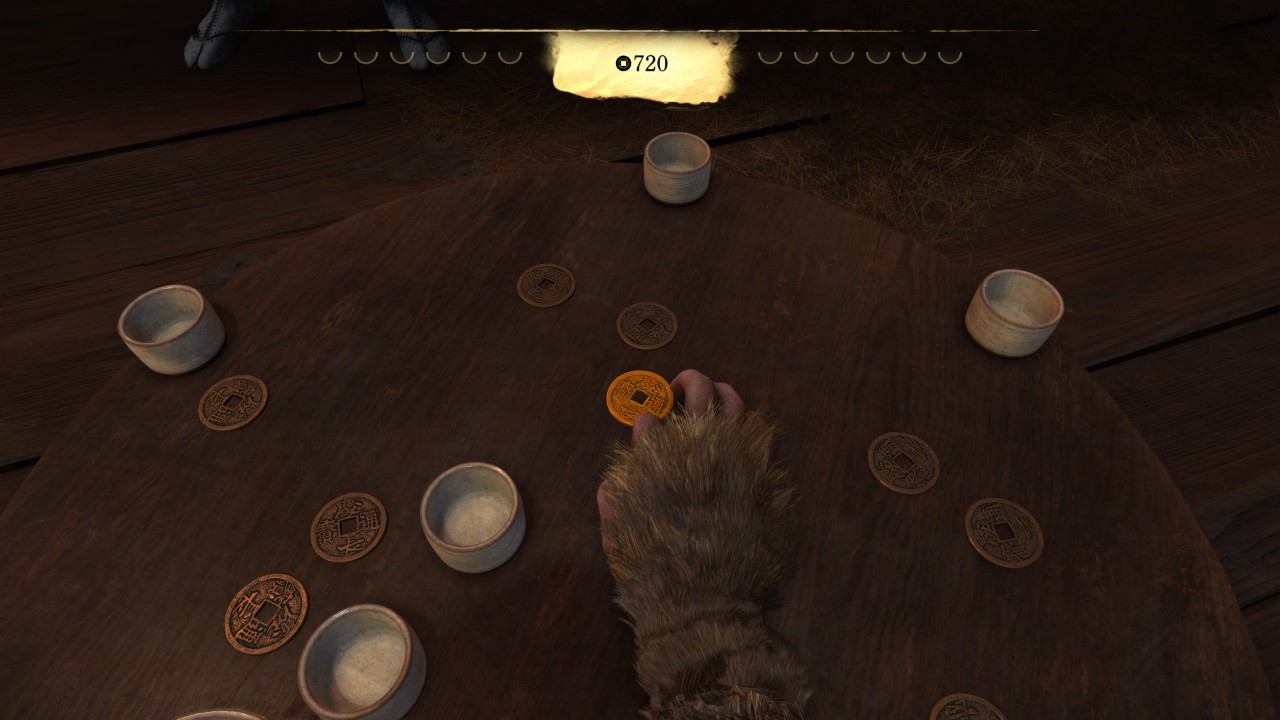Select the highlighted orange coin
Image resolution: width=1280 pixels, height=720 pixels.
click(x=638, y=397)
